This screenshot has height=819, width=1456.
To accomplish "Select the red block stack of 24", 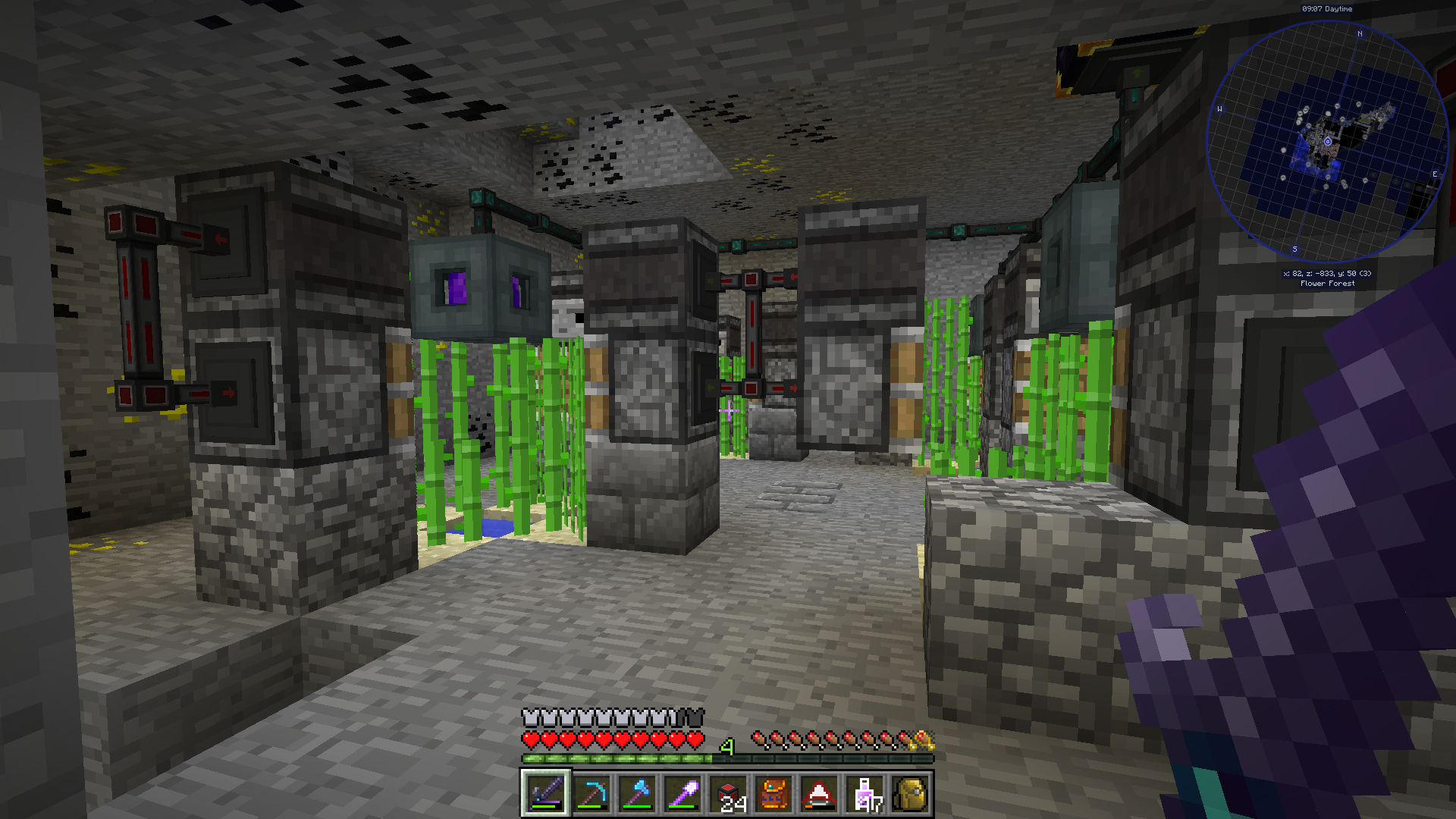I will click(x=728, y=794).
